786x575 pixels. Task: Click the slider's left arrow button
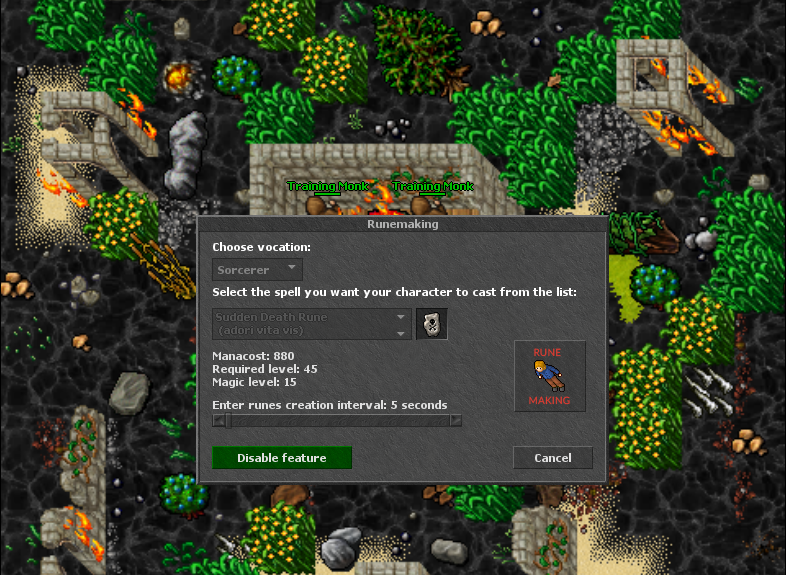[219, 421]
